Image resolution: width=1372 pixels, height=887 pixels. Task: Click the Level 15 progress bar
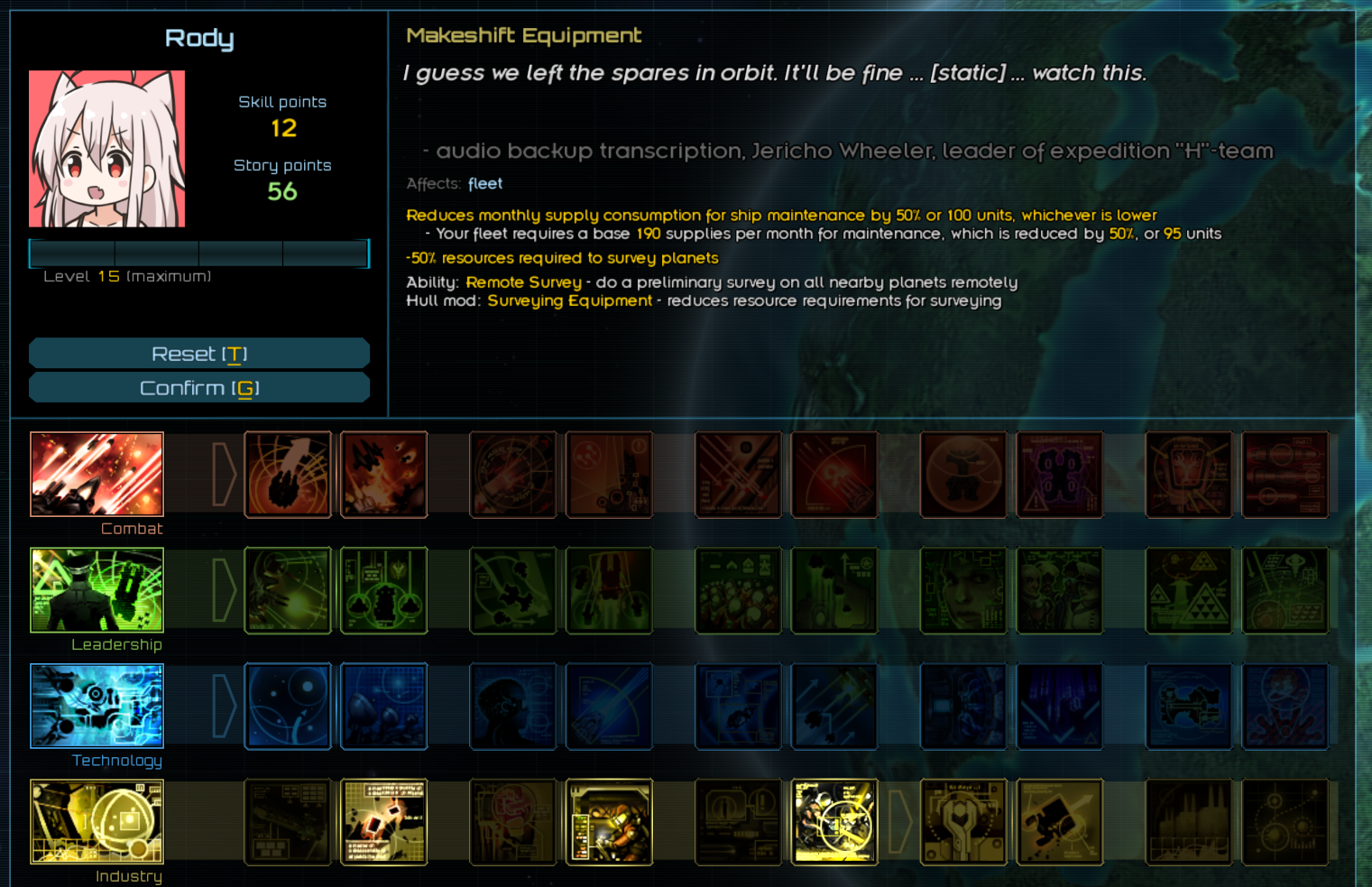[x=199, y=254]
